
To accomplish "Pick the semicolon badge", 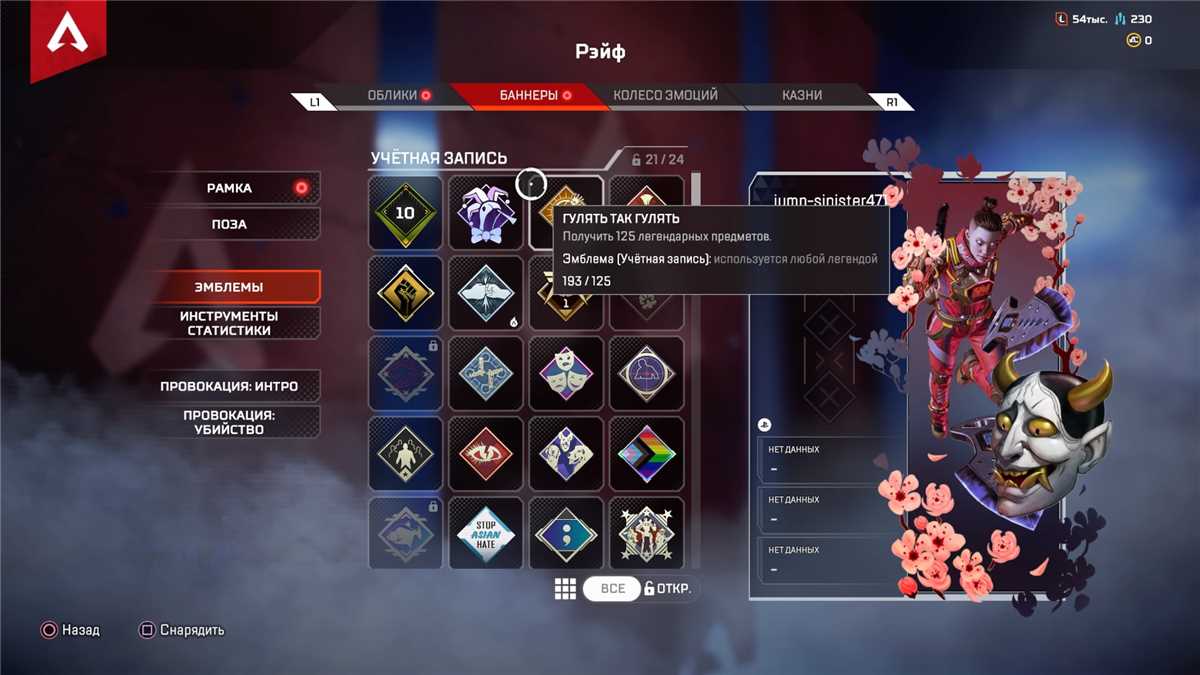I will [x=566, y=534].
